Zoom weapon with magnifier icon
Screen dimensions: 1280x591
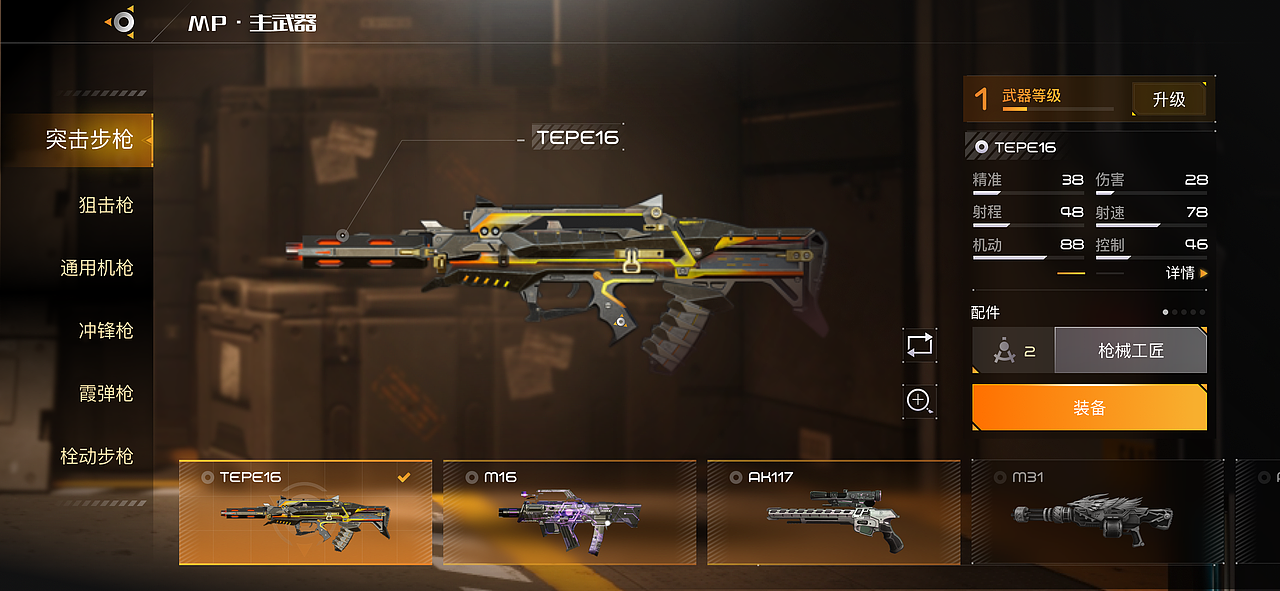point(919,401)
